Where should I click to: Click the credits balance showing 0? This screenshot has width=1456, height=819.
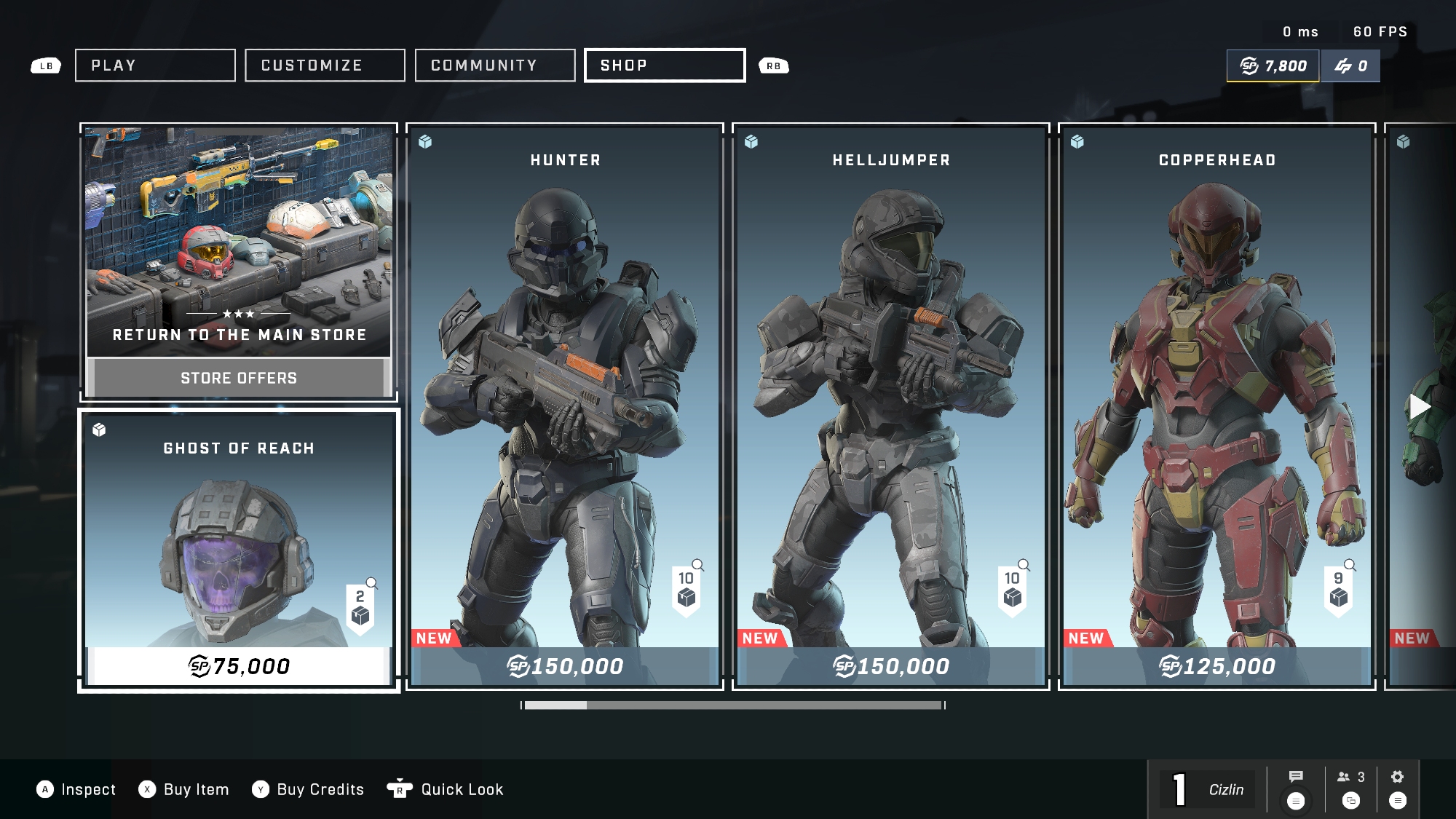(1350, 66)
